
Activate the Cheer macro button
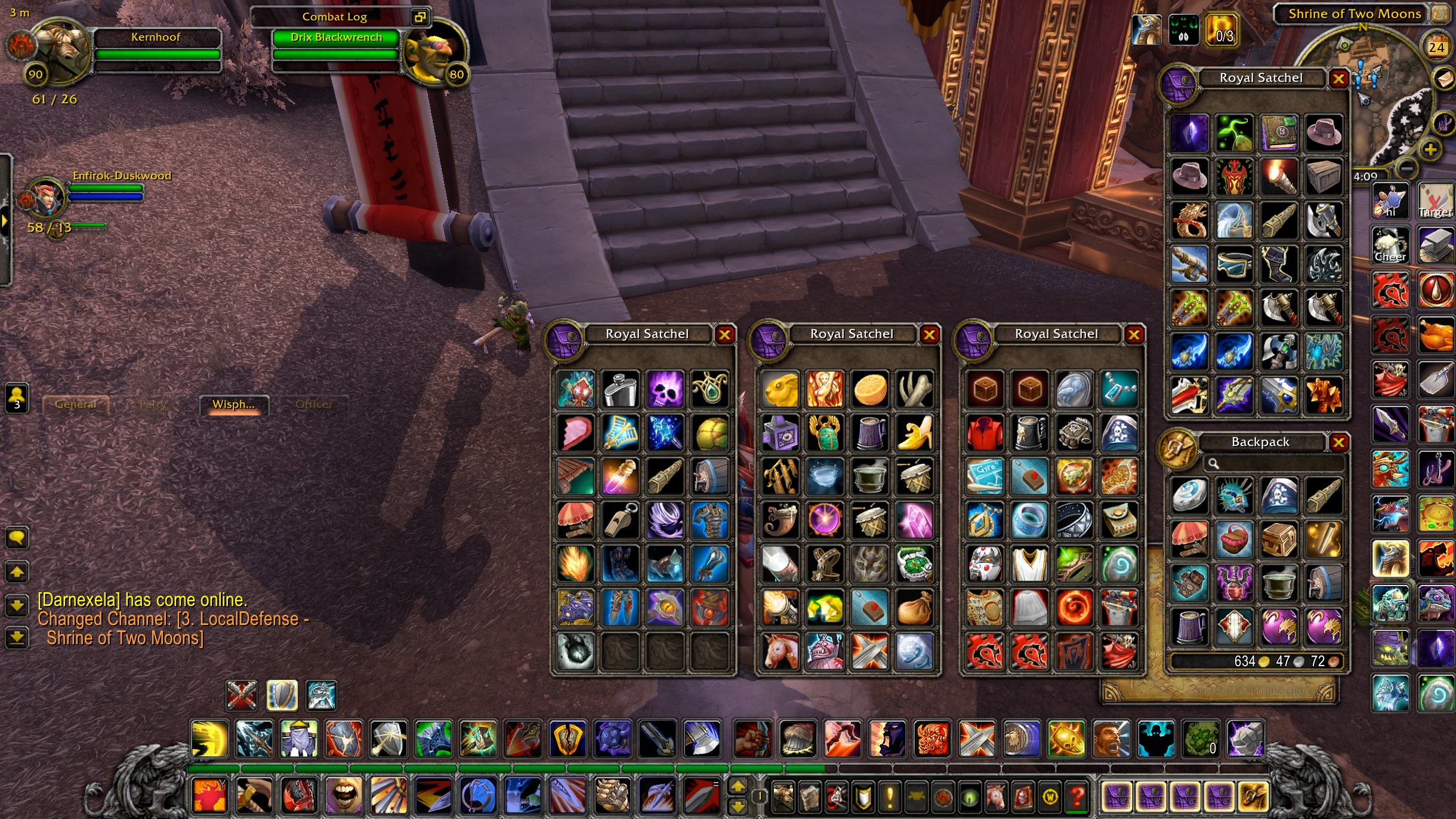point(1390,245)
